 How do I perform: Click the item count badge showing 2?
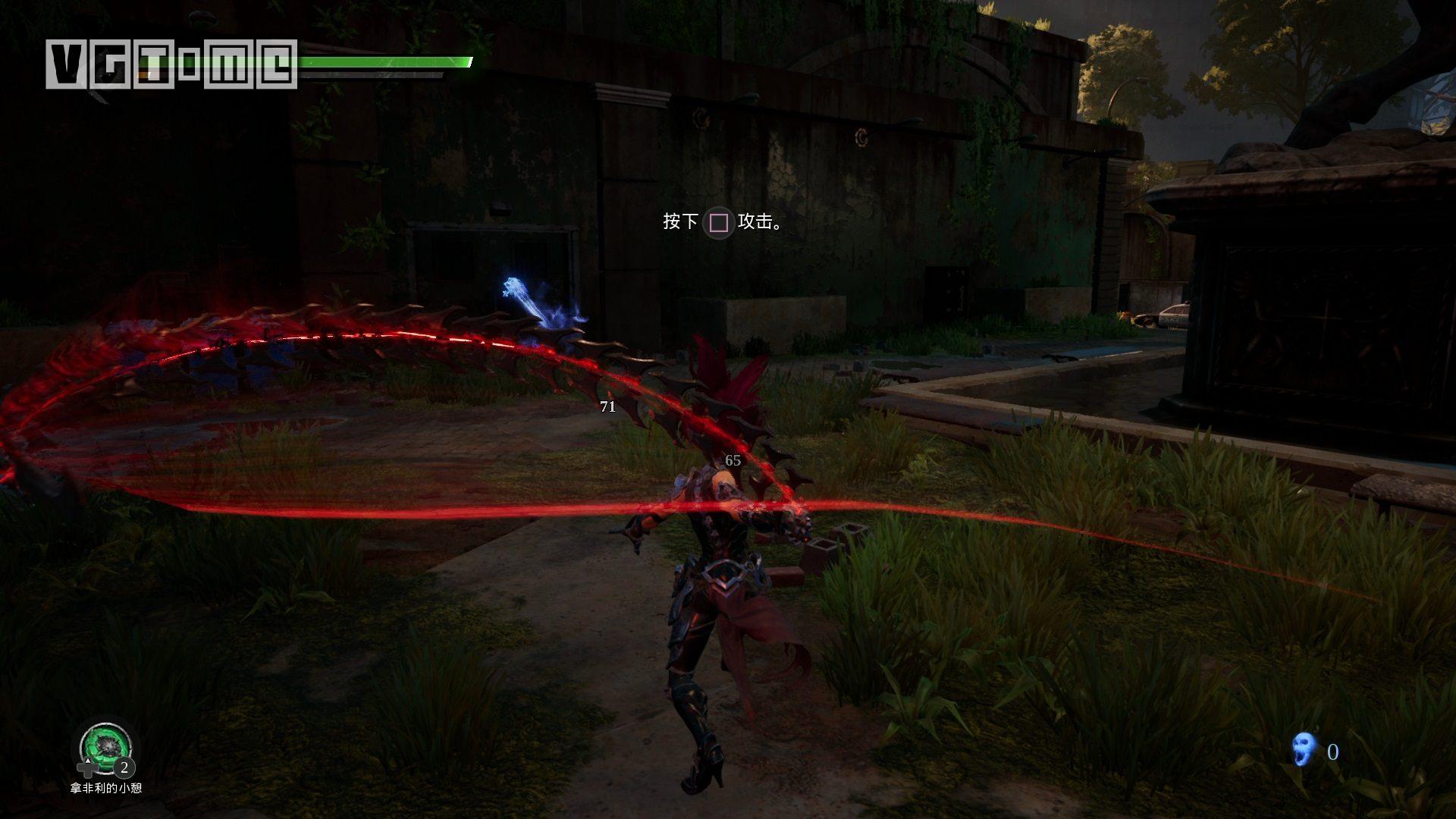click(x=124, y=767)
